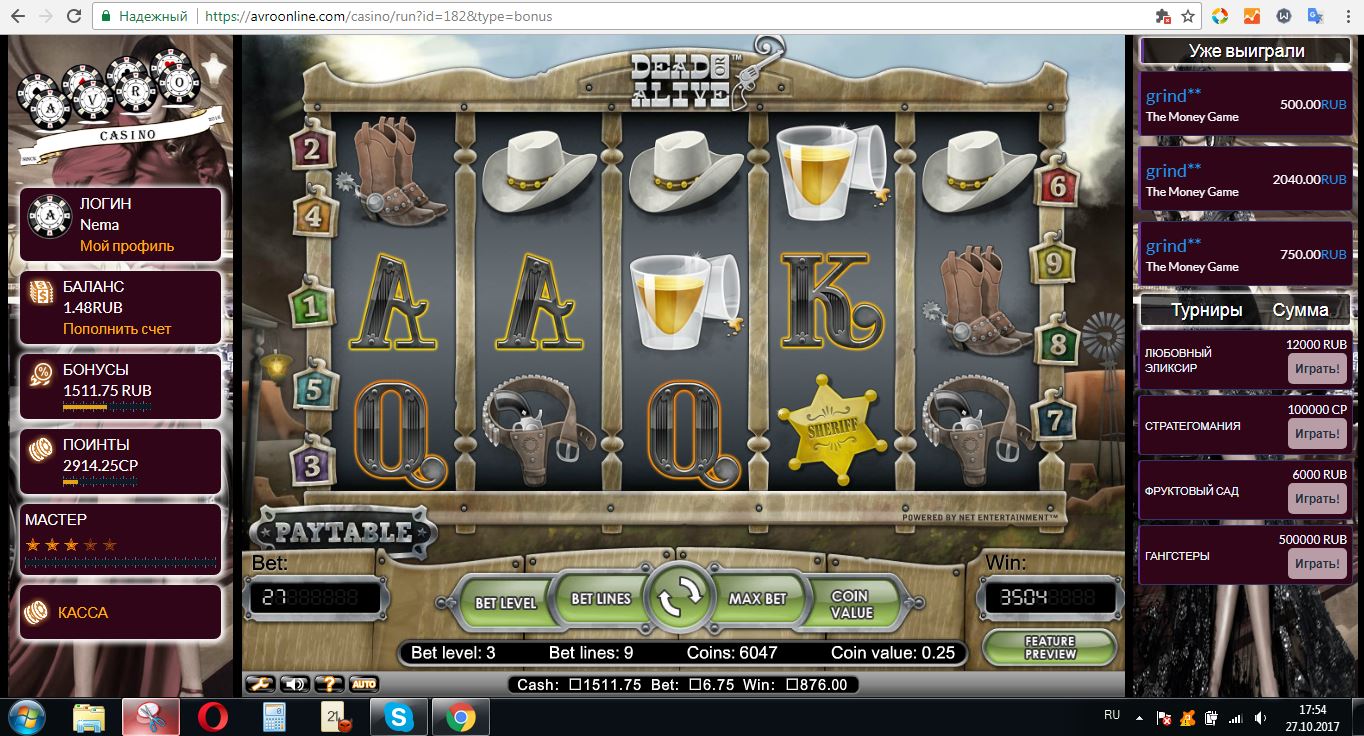Click the Bet Level button
Image resolution: width=1364 pixels, height=736 pixels.
[505, 602]
